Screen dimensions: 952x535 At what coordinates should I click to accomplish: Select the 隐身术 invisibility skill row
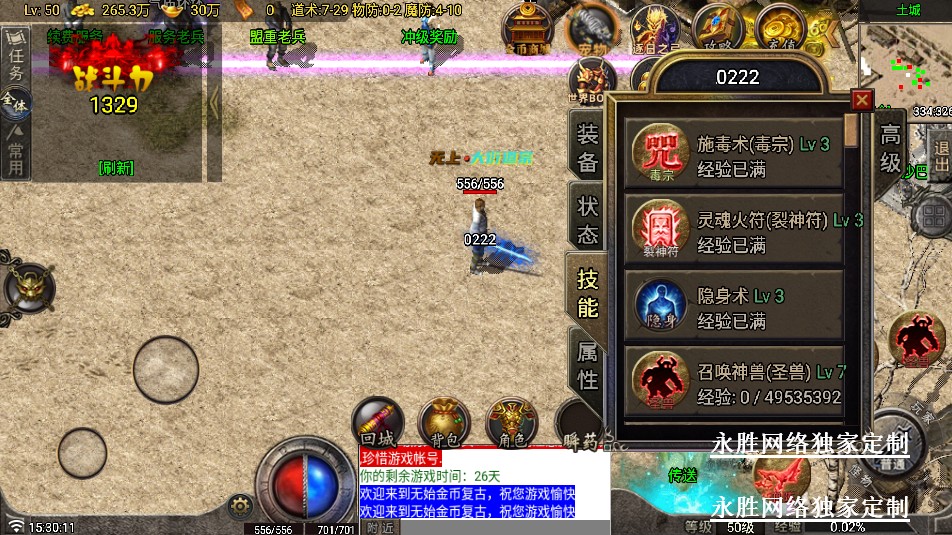click(x=735, y=305)
